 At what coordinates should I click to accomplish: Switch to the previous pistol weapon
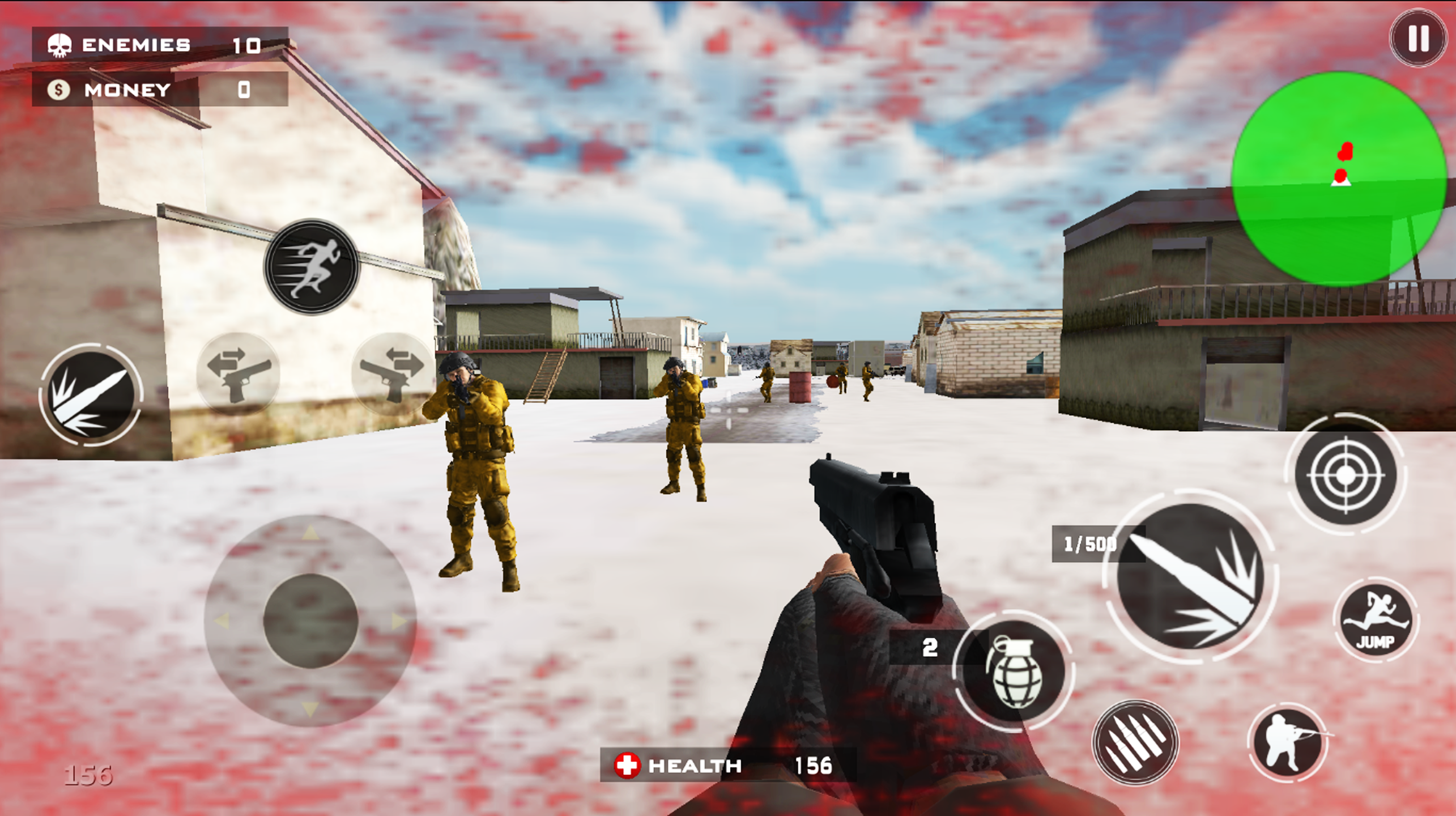coord(238,374)
